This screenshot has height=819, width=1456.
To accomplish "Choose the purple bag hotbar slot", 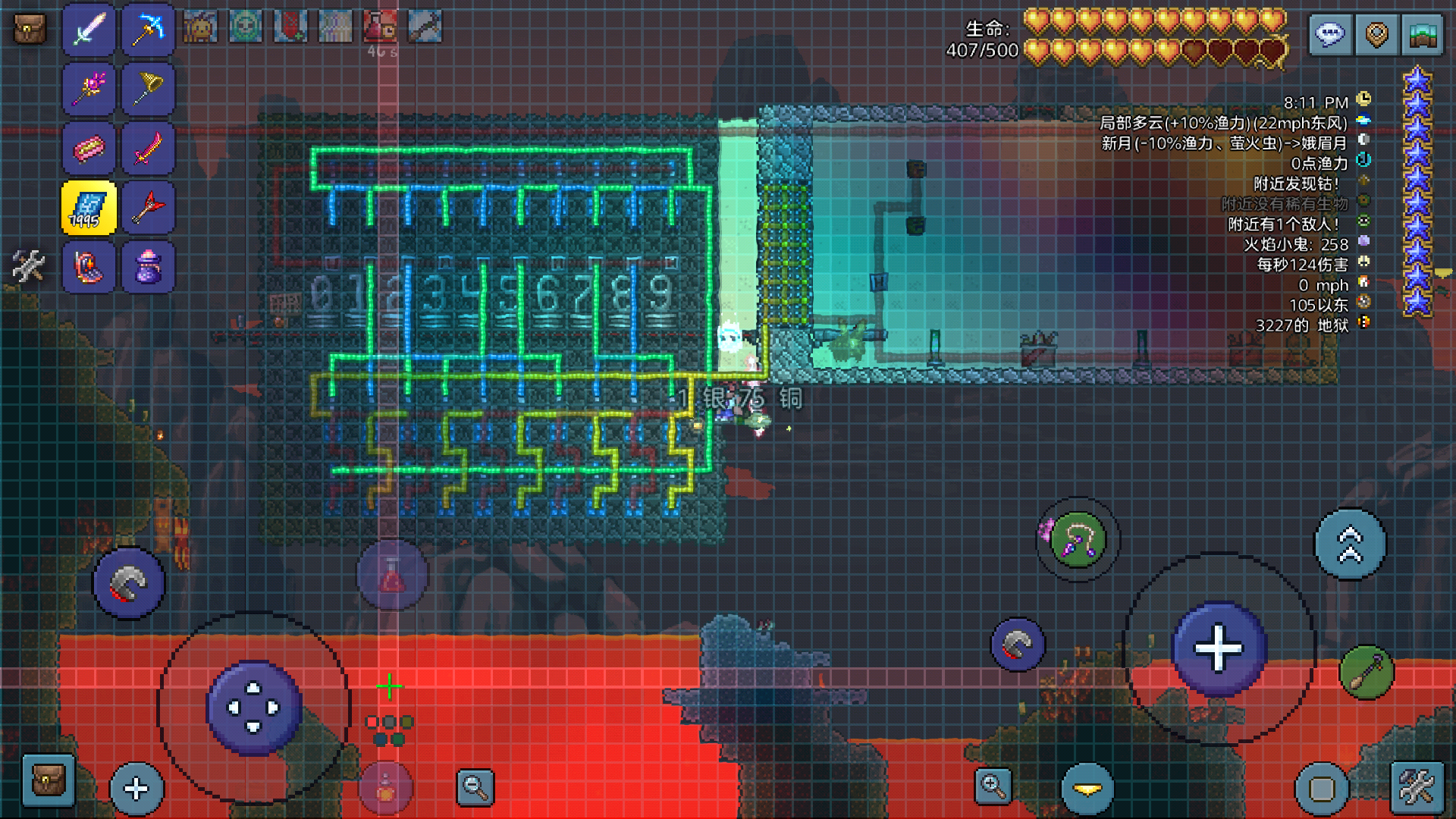I will pos(149,267).
